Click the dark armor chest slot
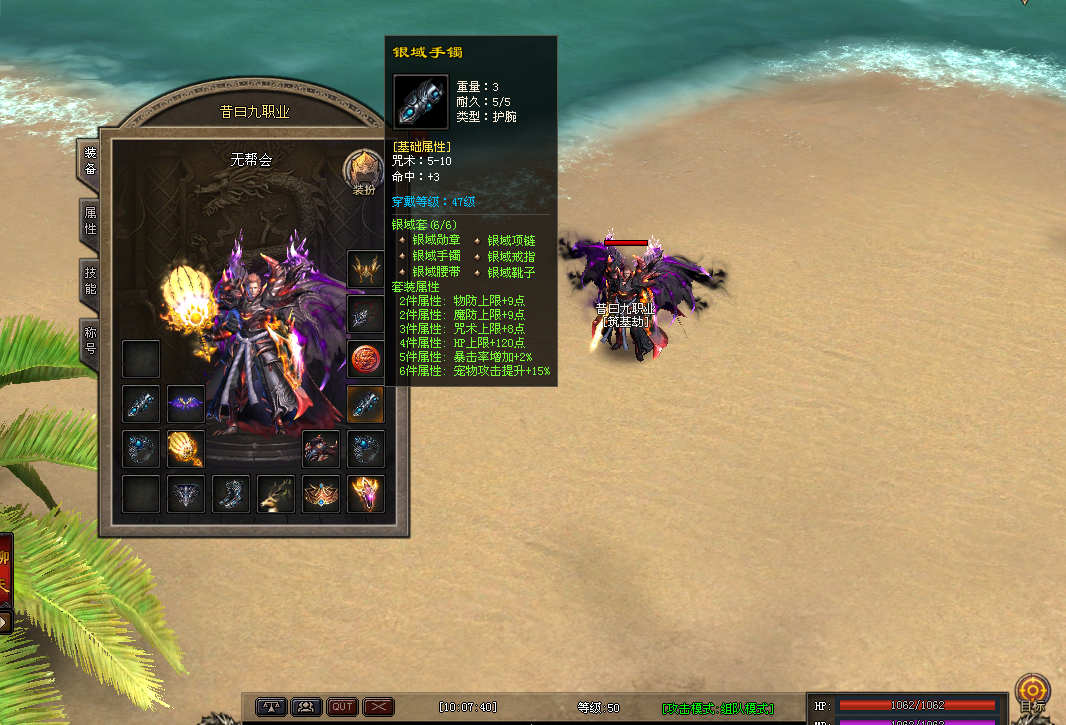This screenshot has width=1066, height=725. pos(321,449)
